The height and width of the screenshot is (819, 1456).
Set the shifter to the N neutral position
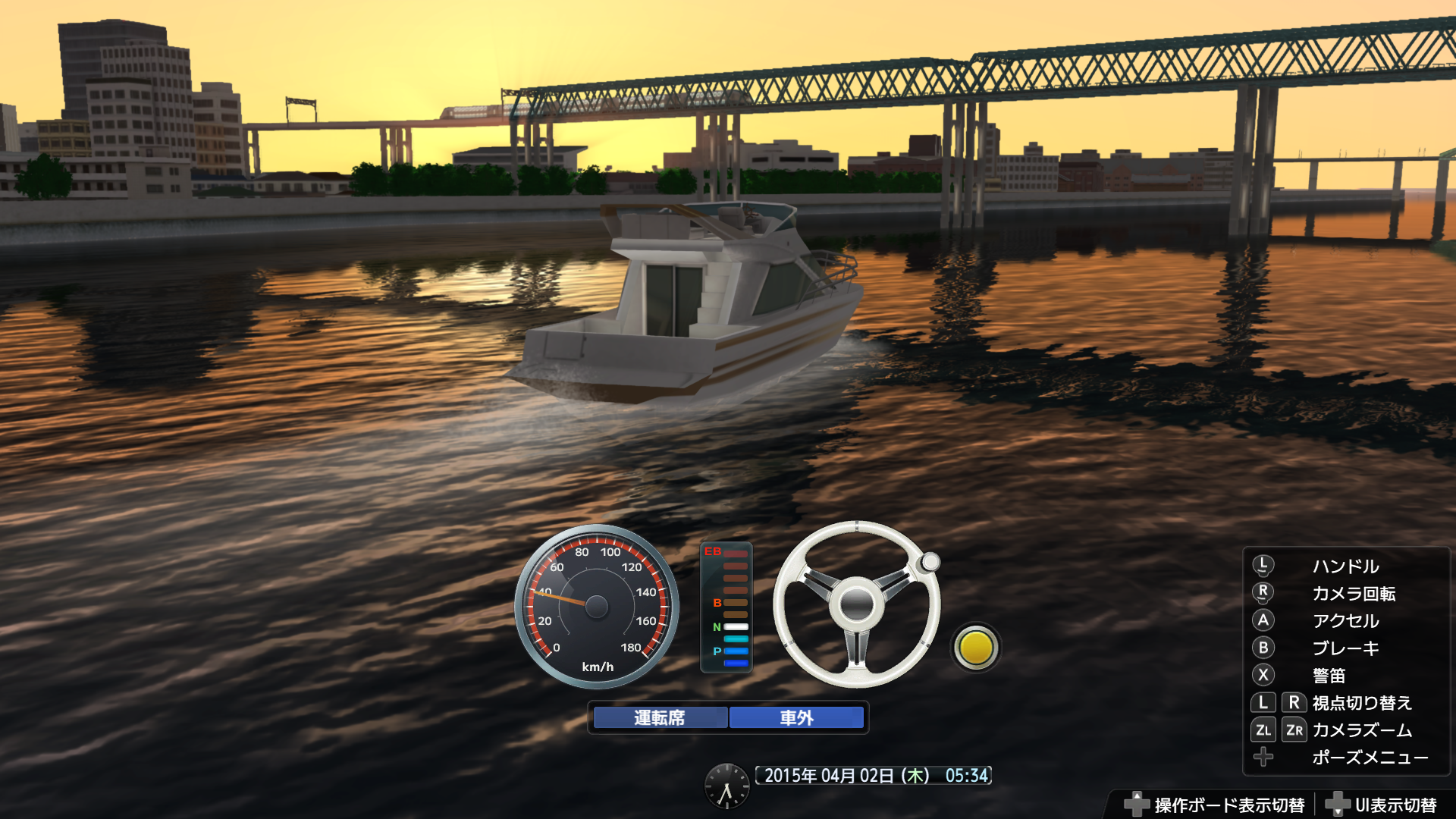pyautogui.click(x=736, y=627)
